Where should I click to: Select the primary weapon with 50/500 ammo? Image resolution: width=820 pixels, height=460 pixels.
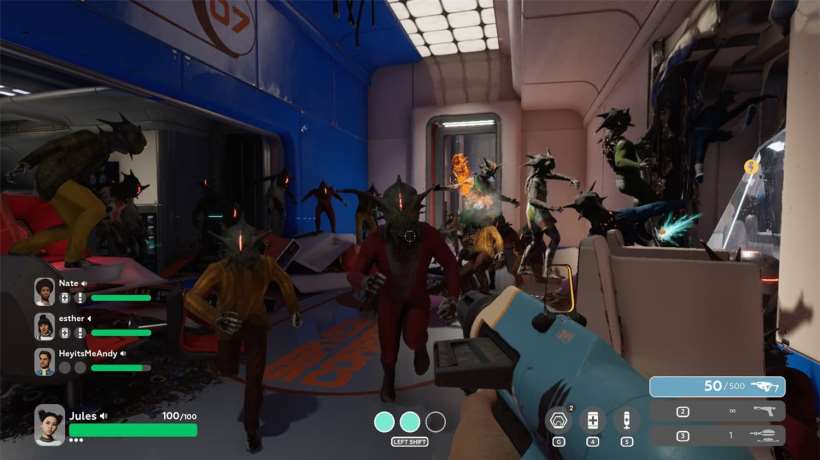click(716, 386)
